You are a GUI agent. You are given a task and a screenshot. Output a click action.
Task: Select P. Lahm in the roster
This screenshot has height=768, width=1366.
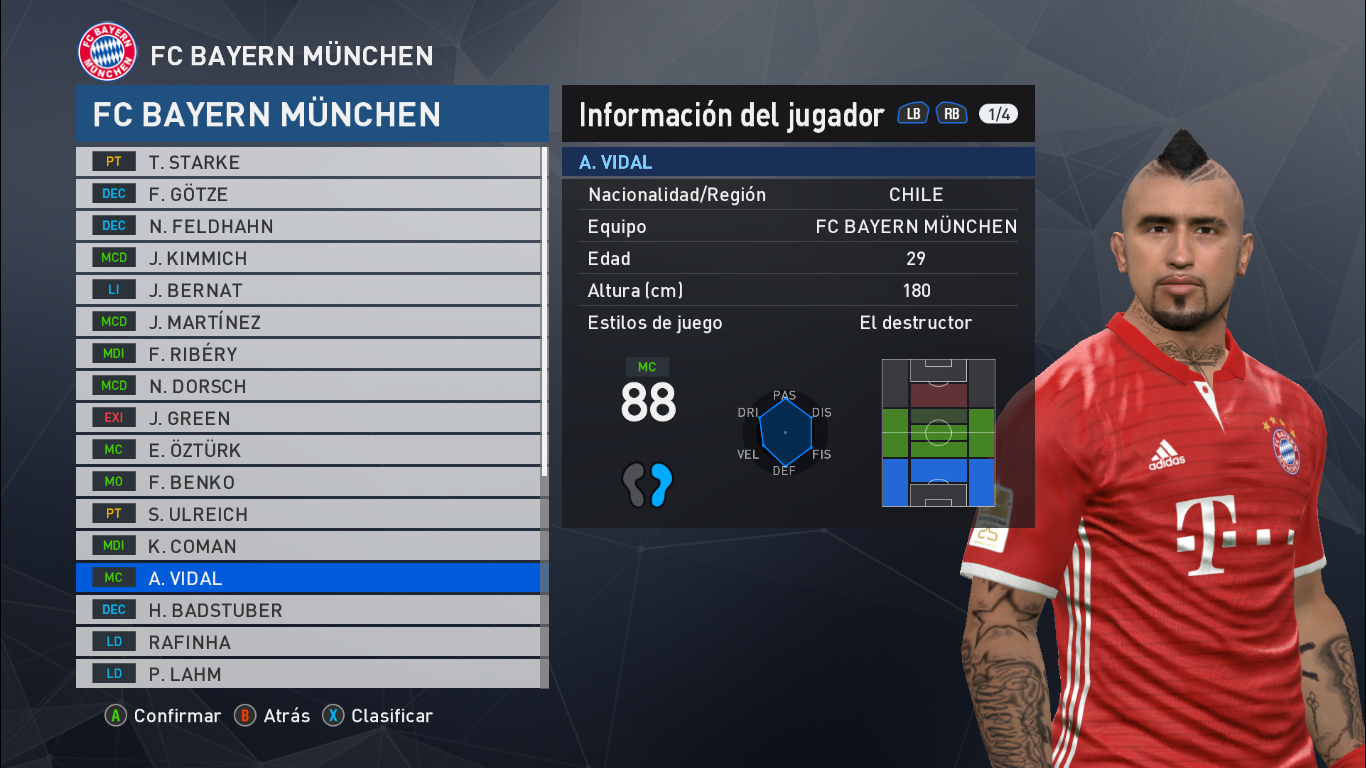tap(300, 673)
